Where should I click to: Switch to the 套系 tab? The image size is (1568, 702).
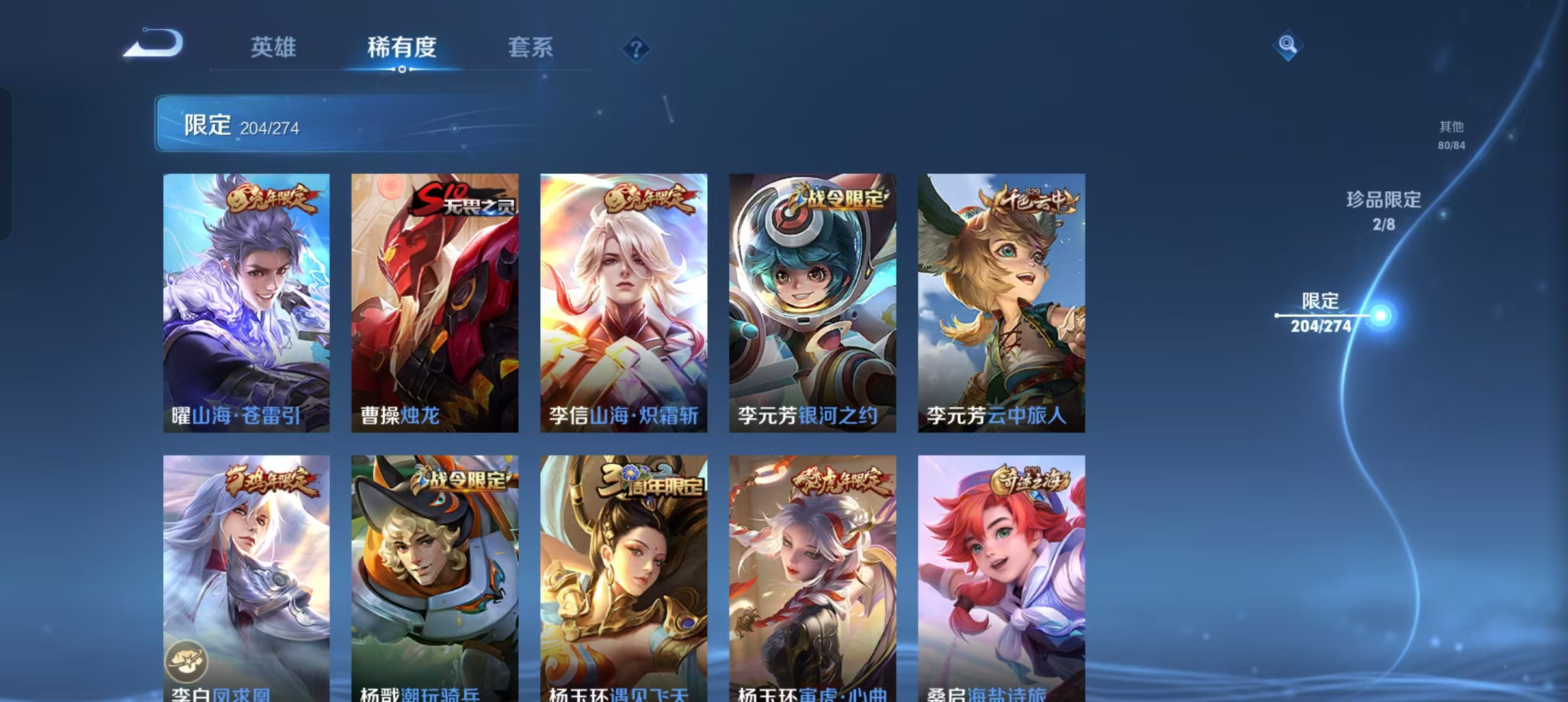click(x=530, y=47)
